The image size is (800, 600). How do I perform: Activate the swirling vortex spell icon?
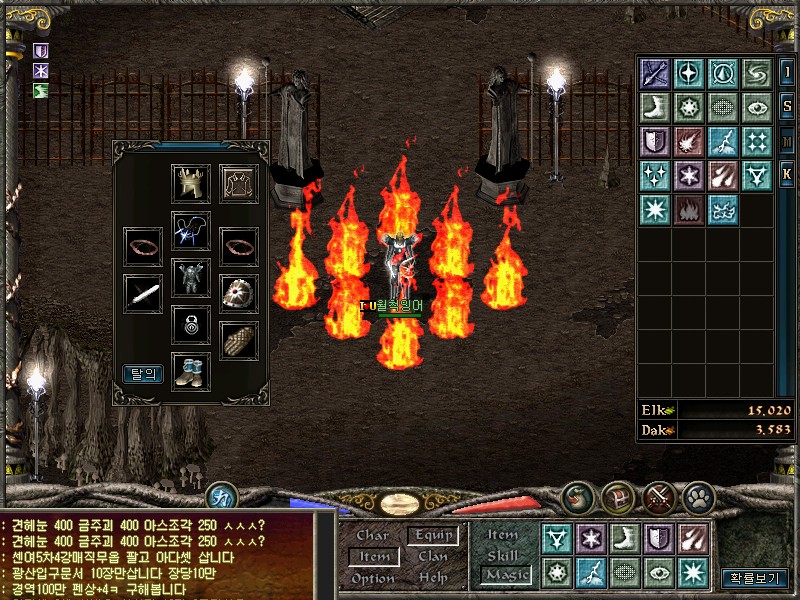click(x=756, y=72)
